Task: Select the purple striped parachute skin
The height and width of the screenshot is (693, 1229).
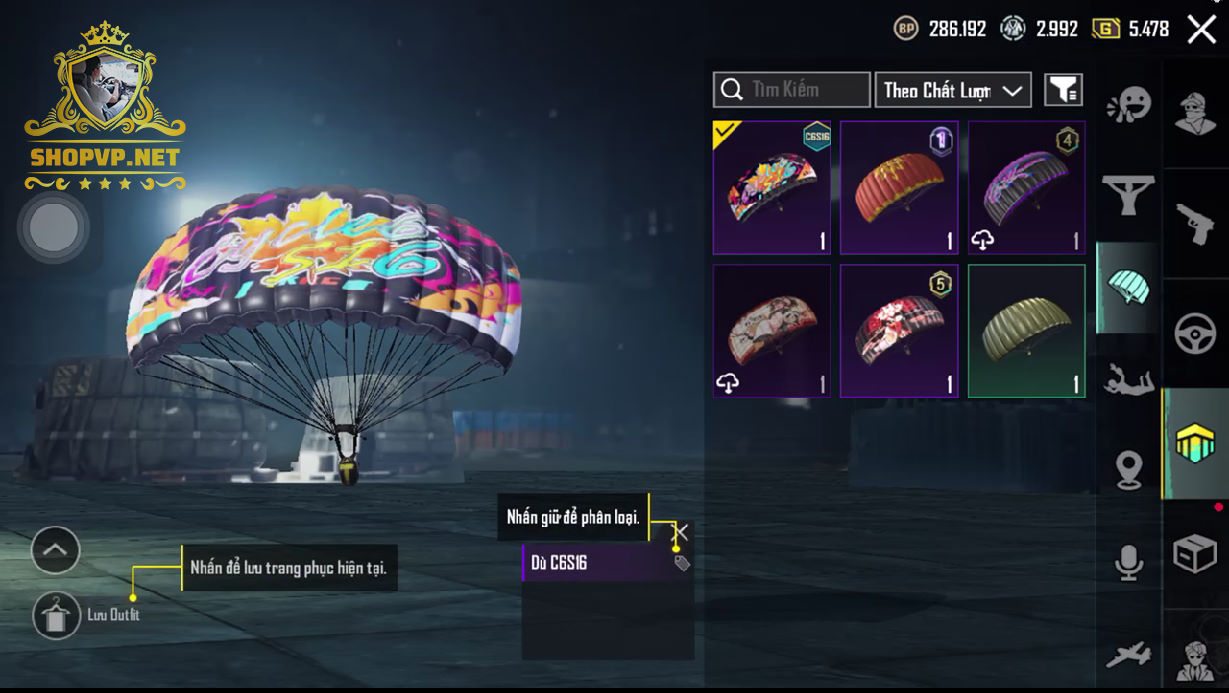Action: (1026, 188)
